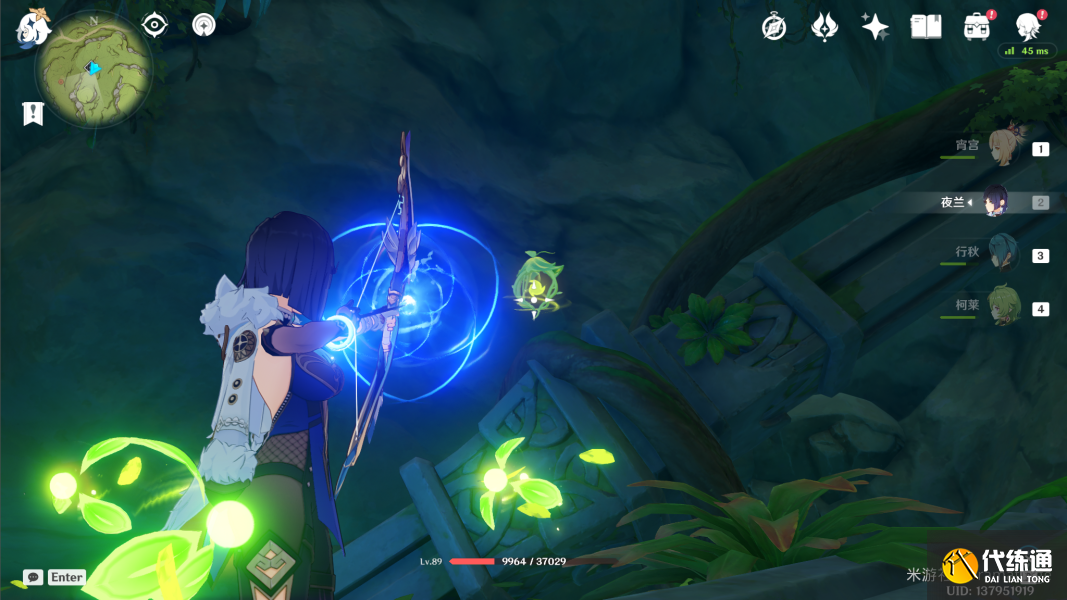This screenshot has height=600, width=1067.
Task: Open the quest banner with exclamation mark
Action: click(33, 114)
